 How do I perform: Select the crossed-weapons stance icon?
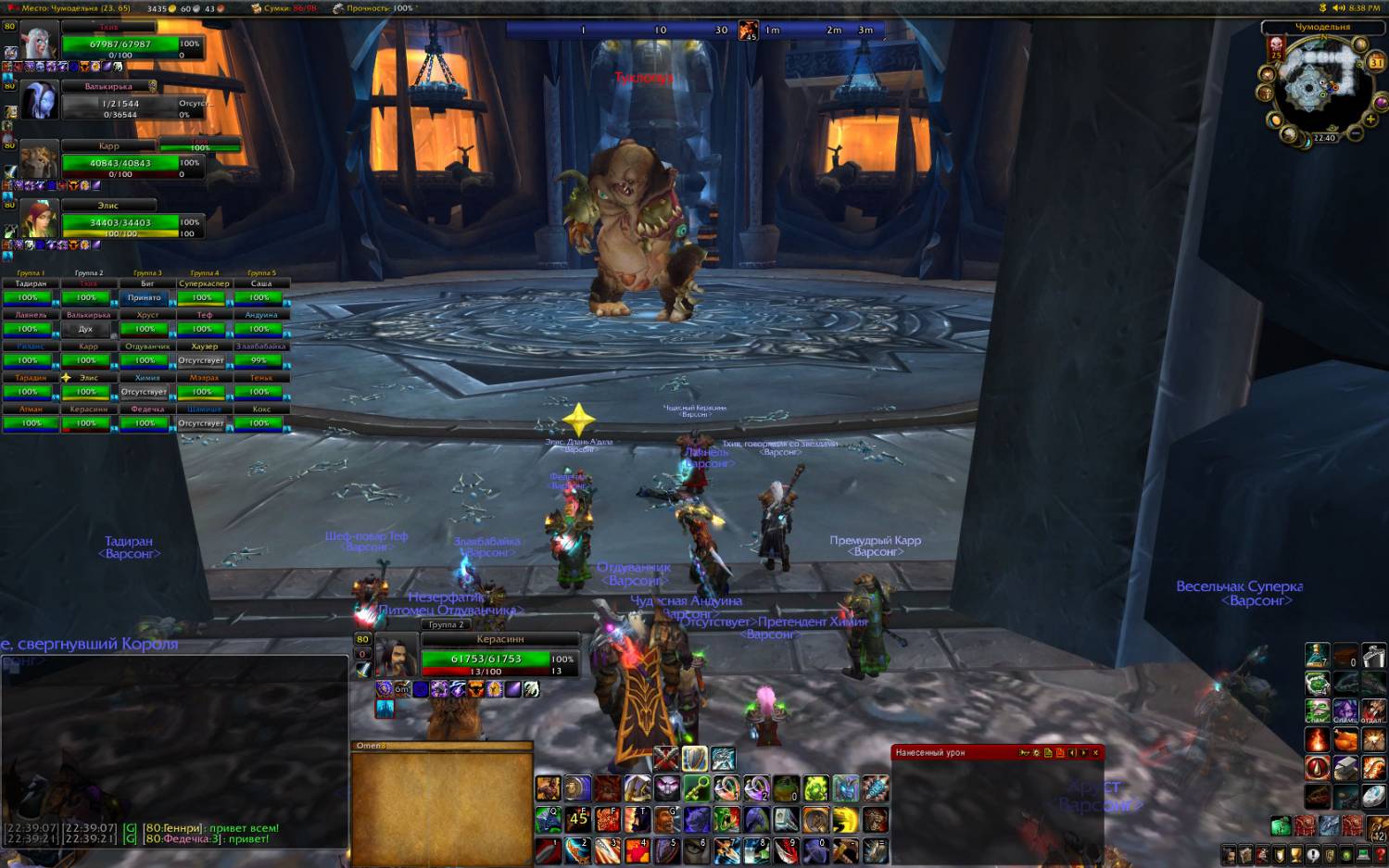665,759
